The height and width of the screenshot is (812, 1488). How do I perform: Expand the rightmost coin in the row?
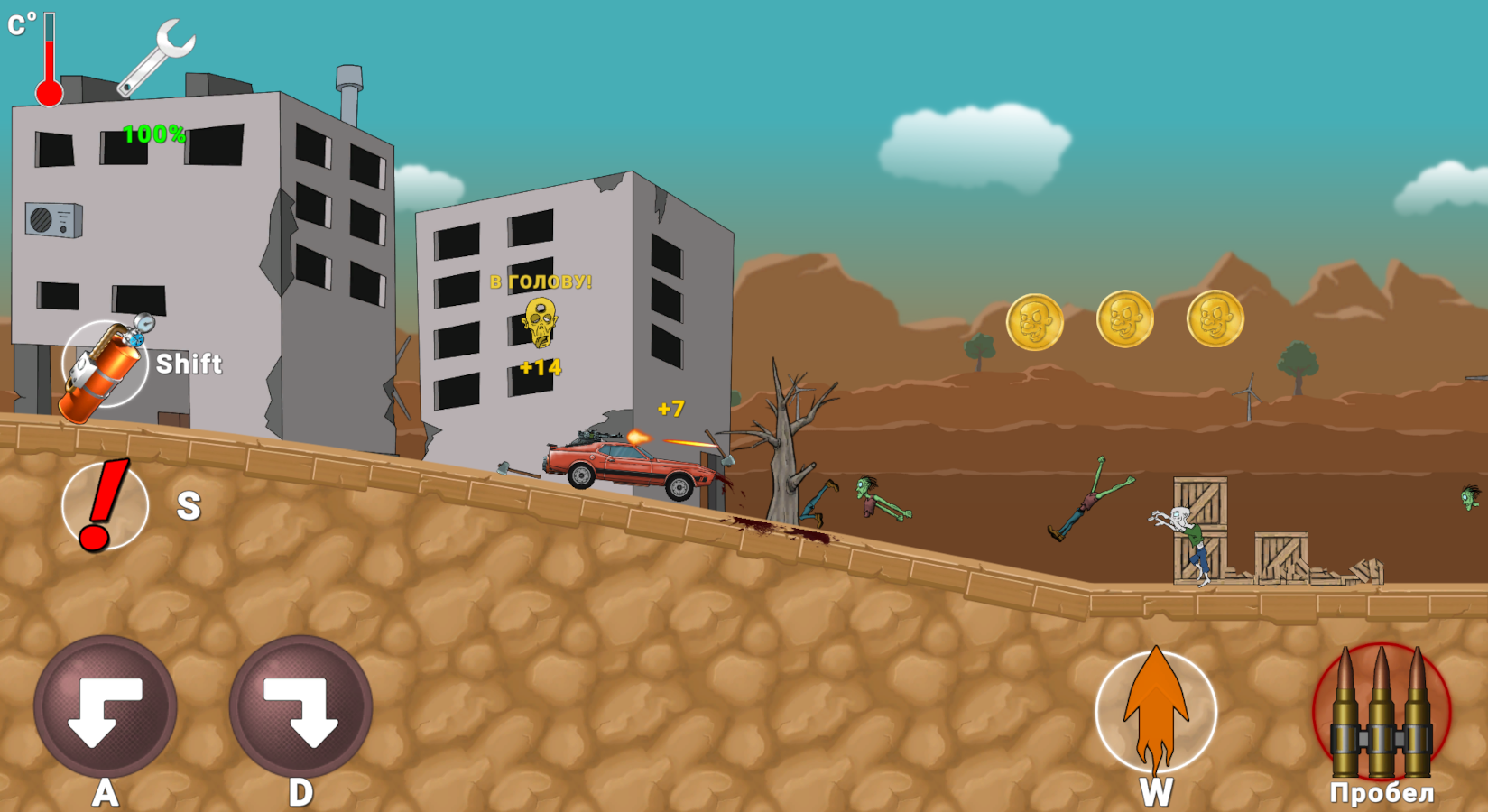click(x=1216, y=320)
